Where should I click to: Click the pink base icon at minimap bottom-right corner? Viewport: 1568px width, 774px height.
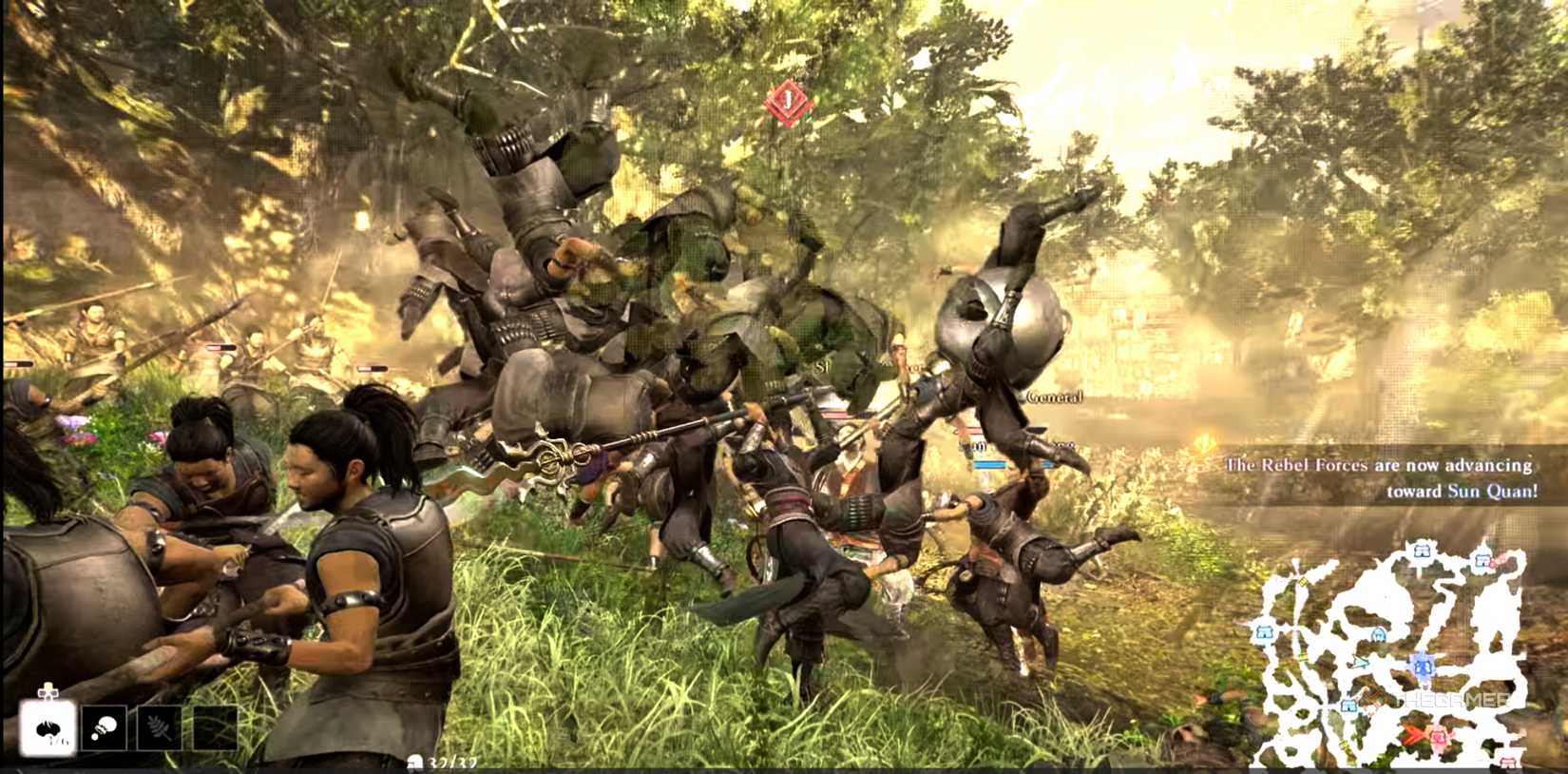[x=1507, y=762]
